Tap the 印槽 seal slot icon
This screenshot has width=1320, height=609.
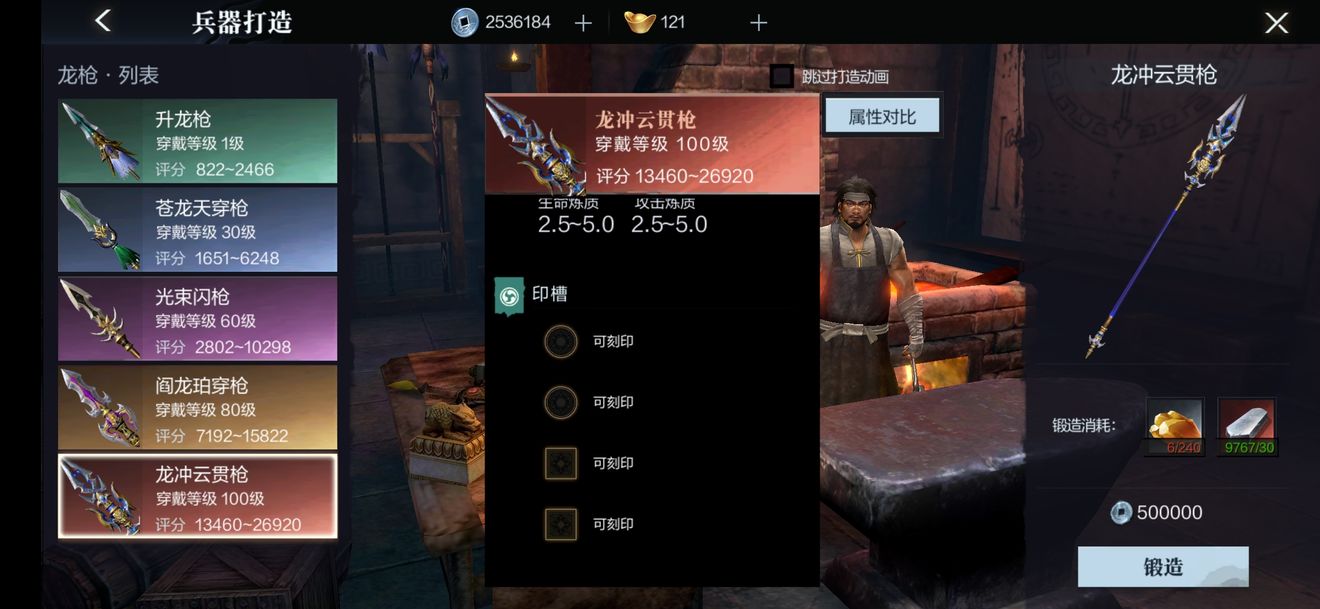click(x=509, y=296)
